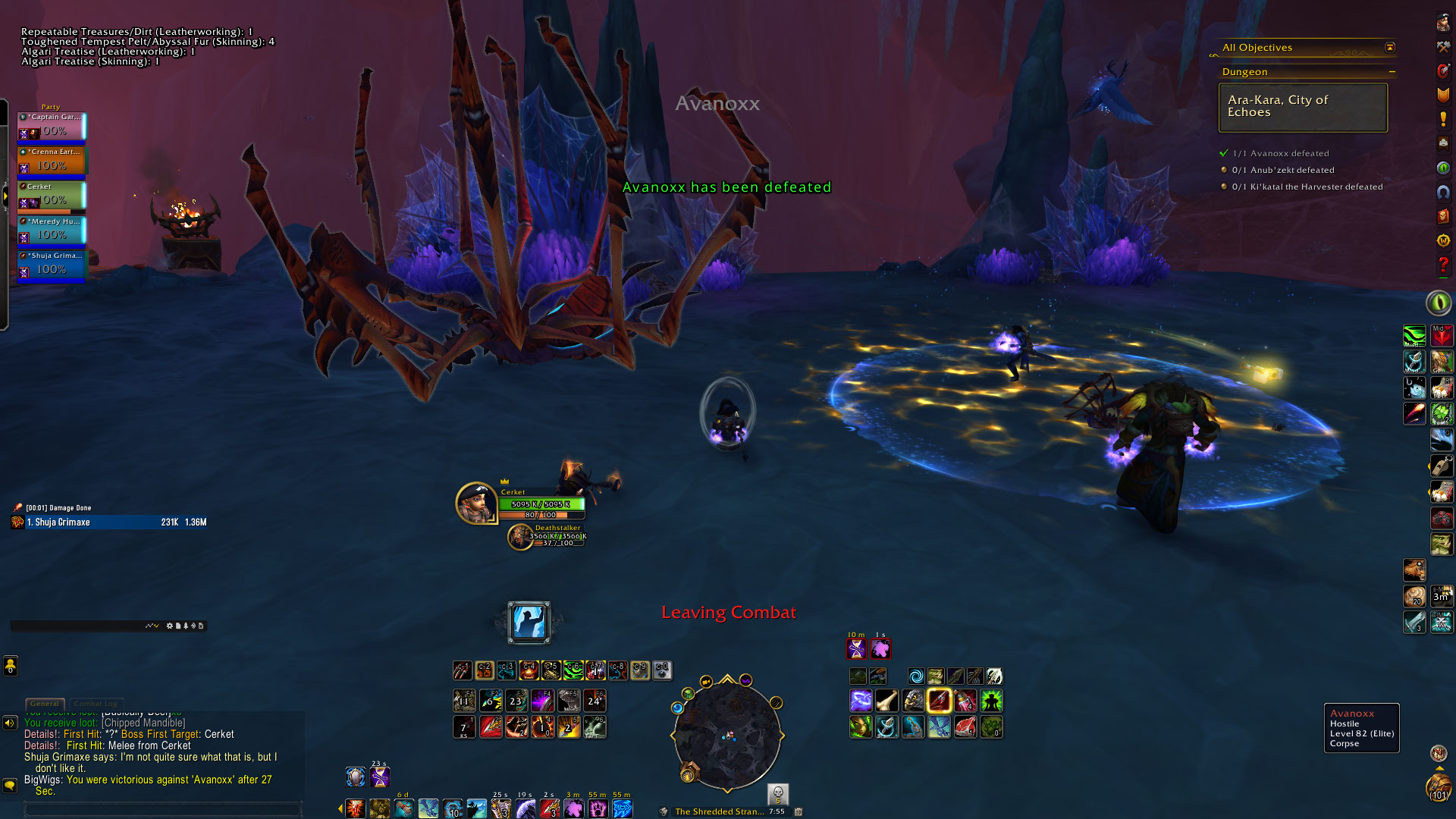Open the backpack bag showing 101
The width and height of the screenshot is (1456, 819).
pyautogui.click(x=1438, y=786)
